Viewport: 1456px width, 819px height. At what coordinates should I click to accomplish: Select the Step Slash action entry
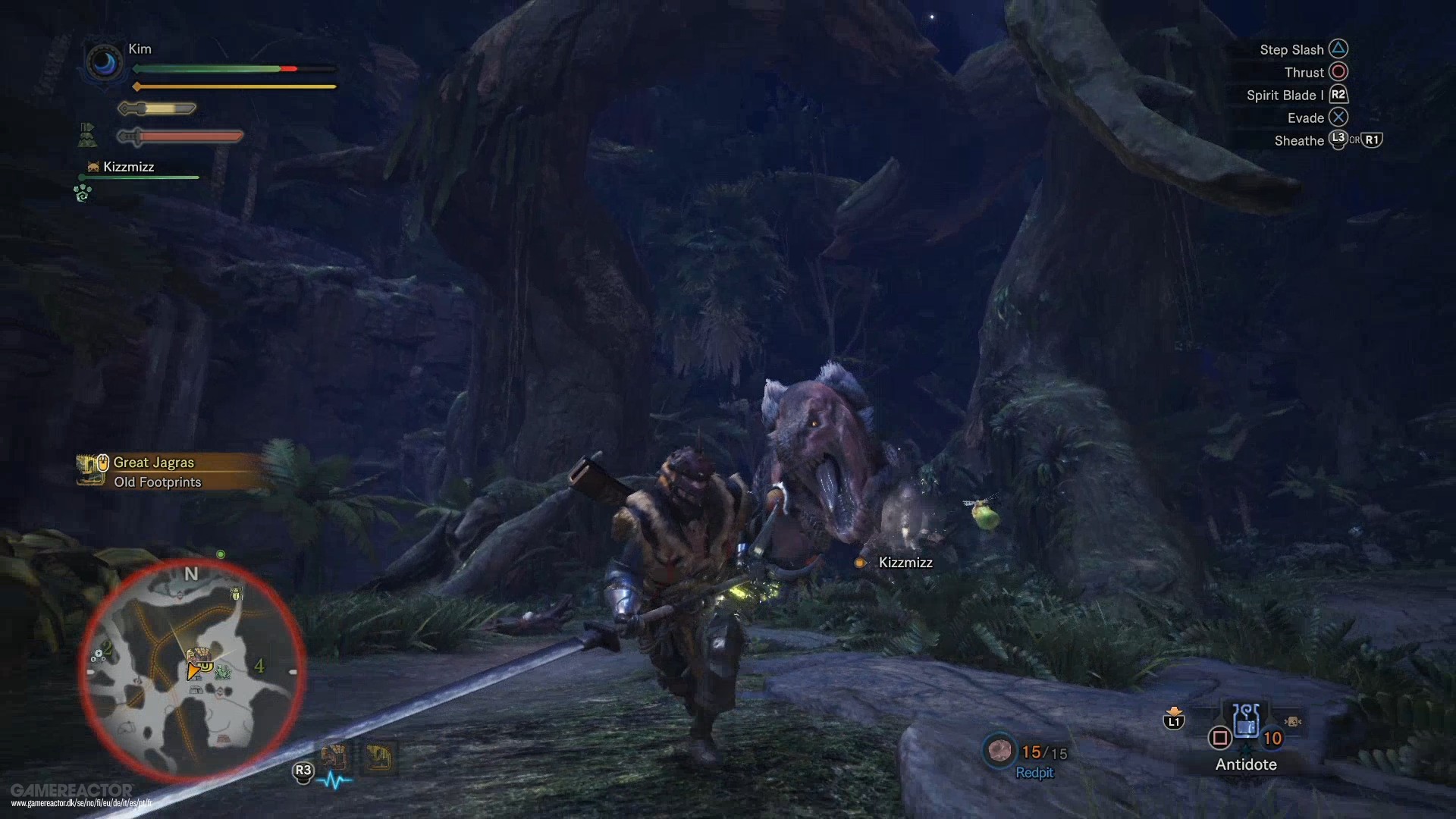[x=1294, y=49]
